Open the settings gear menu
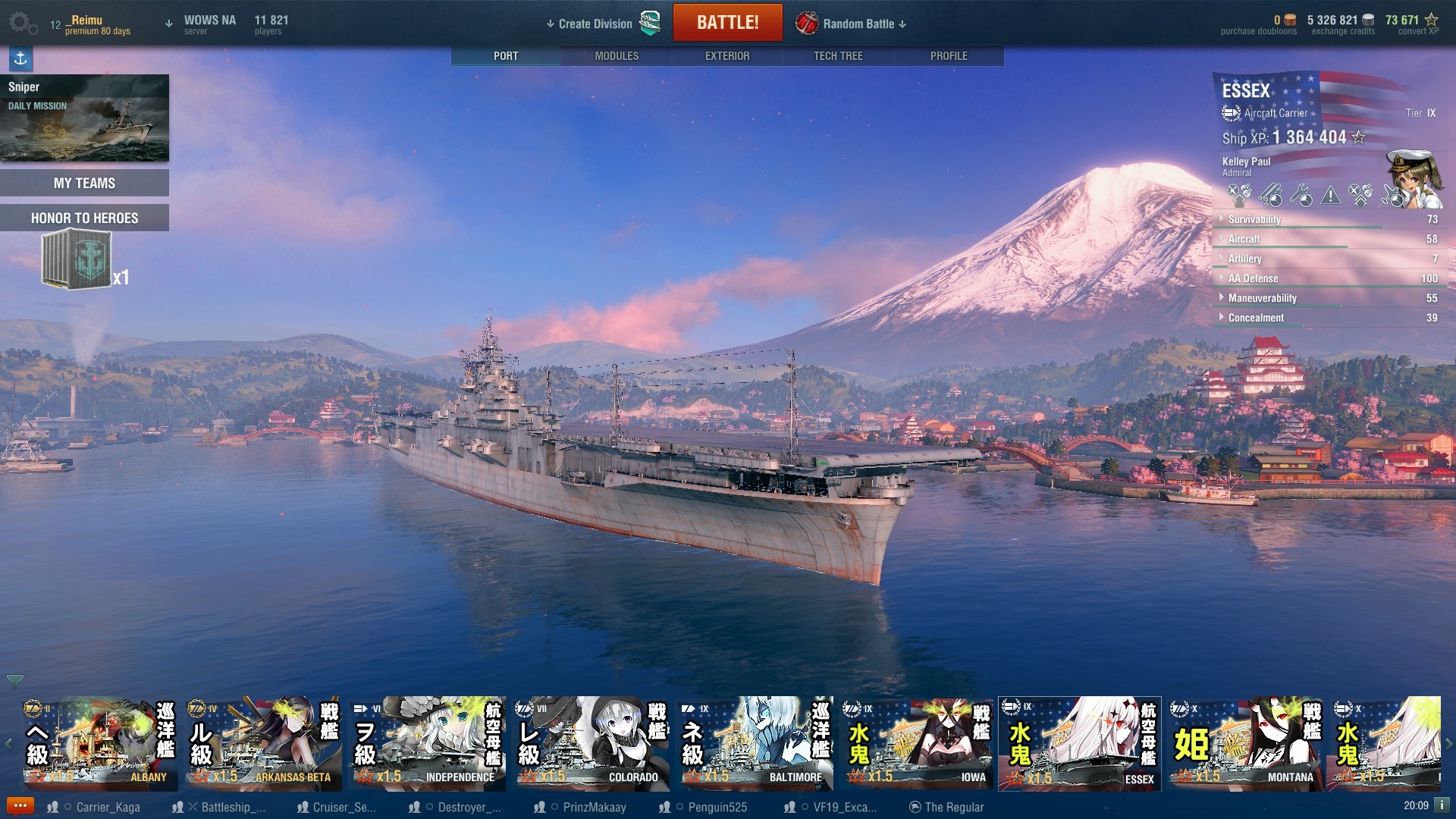 pos(22,23)
